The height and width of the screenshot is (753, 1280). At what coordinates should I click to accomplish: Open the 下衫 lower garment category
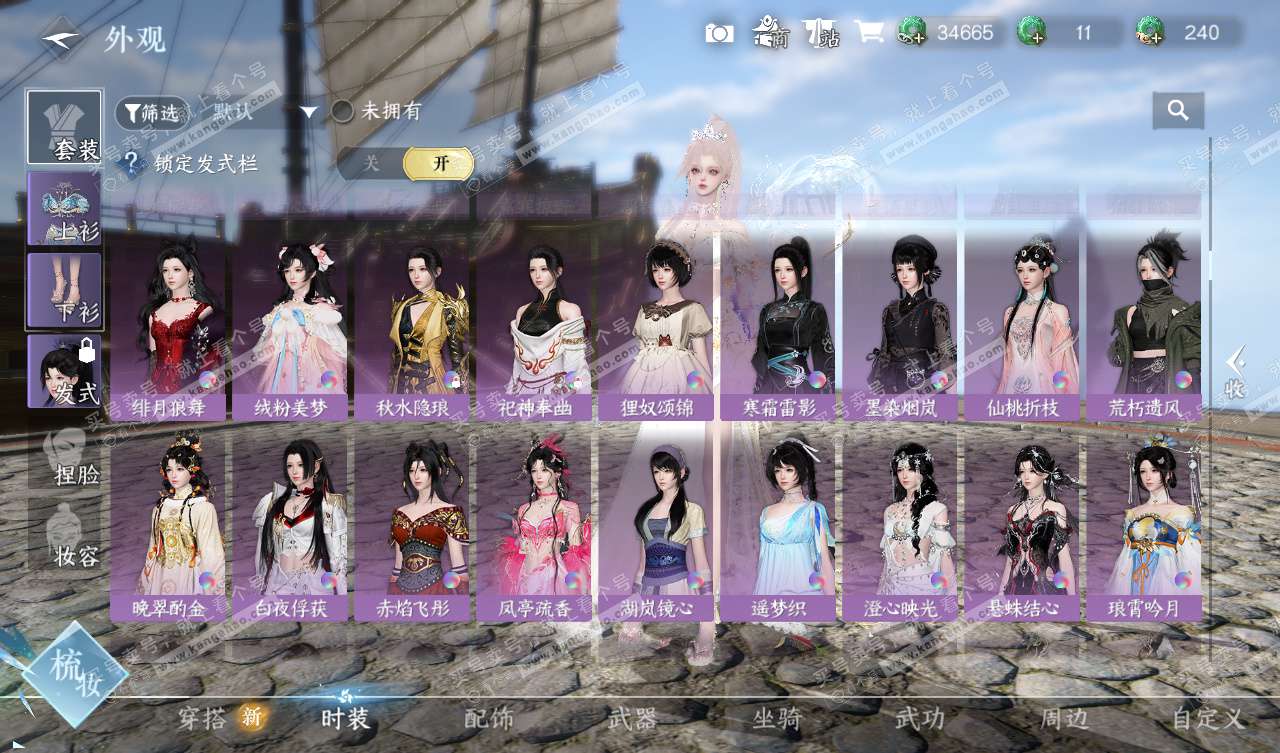point(64,290)
